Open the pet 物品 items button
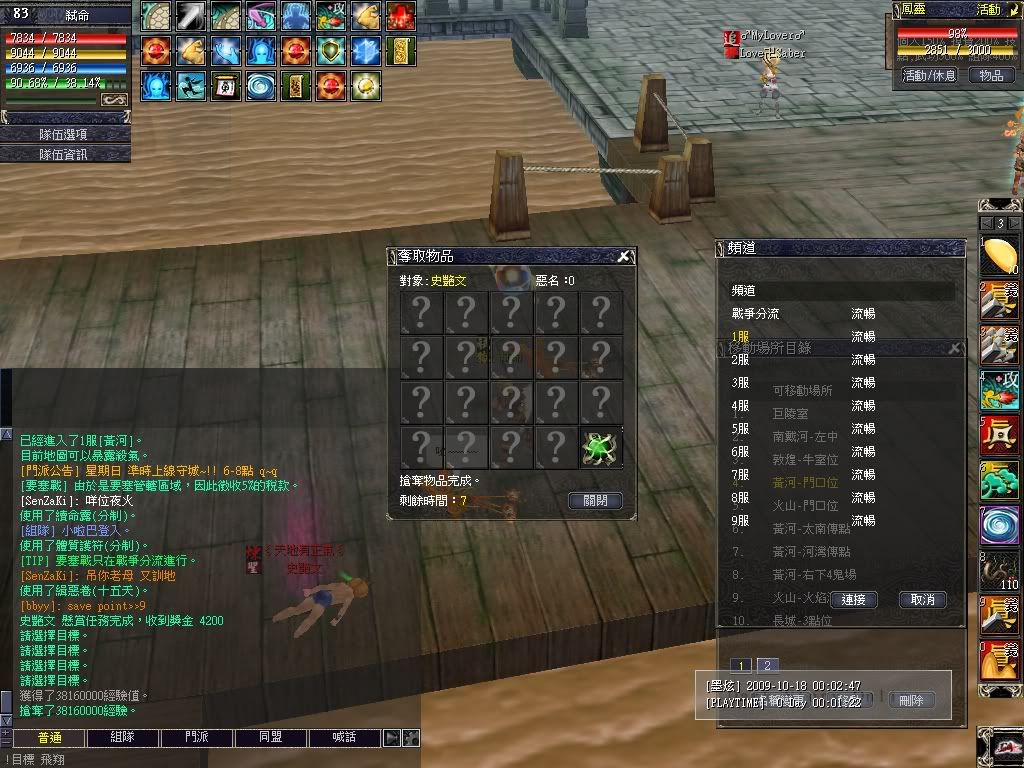This screenshot has width=1024, height=768. (990, 75)
